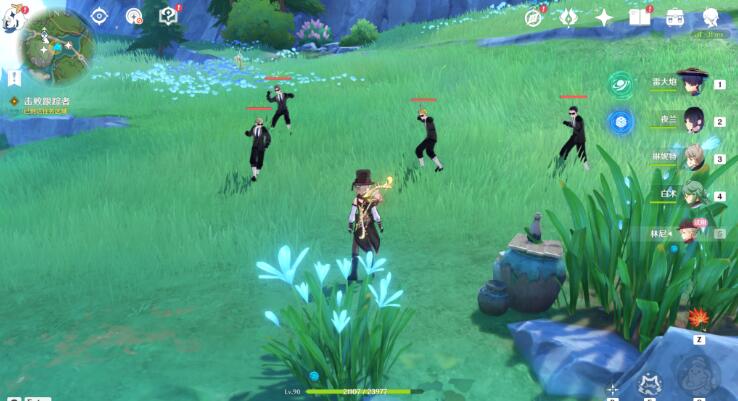Switch to party member 雷大炮
Viewport: 738px width, 401px height.
point(692,84)
